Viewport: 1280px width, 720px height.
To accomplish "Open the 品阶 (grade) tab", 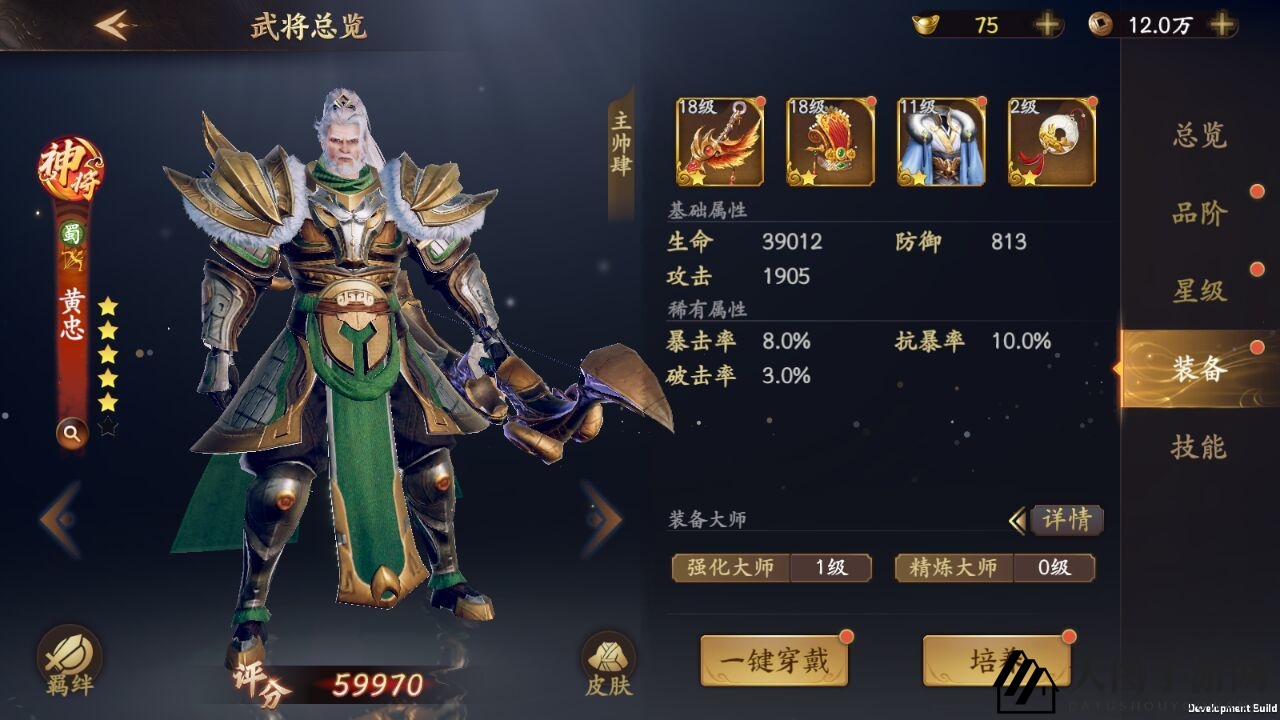I will [x=1202, y=215].
